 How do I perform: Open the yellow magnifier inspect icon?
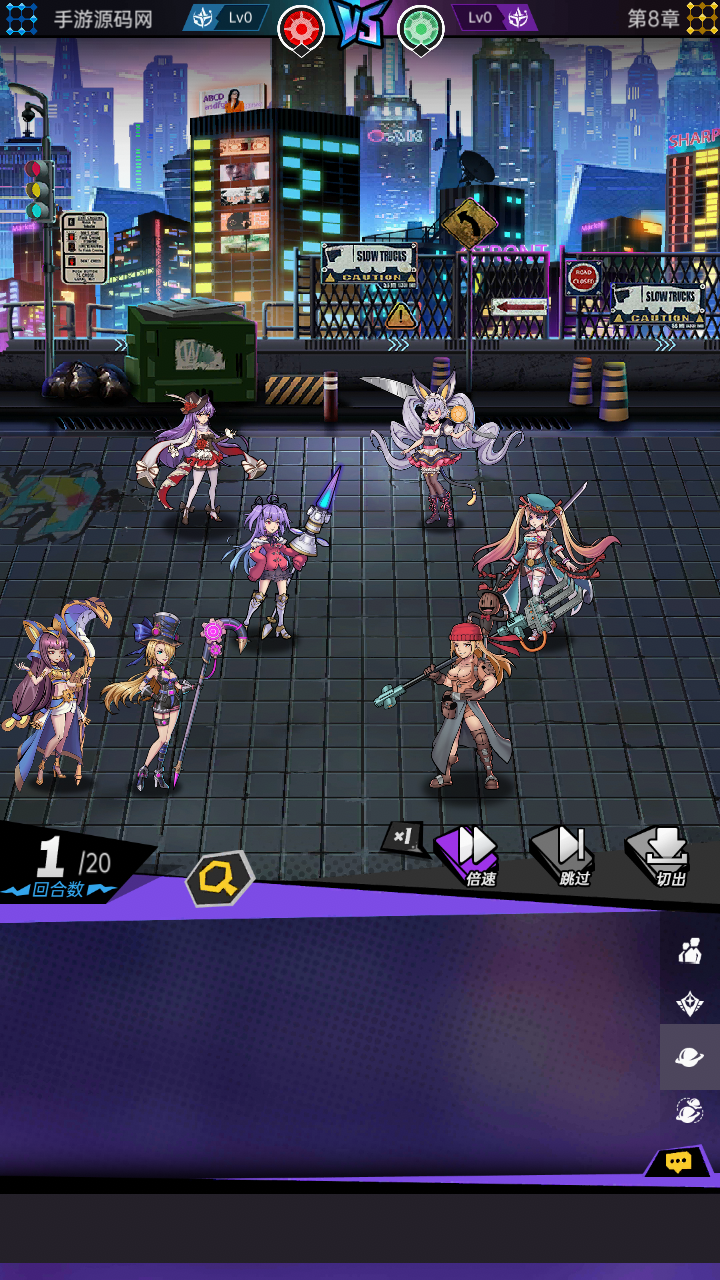220,879
